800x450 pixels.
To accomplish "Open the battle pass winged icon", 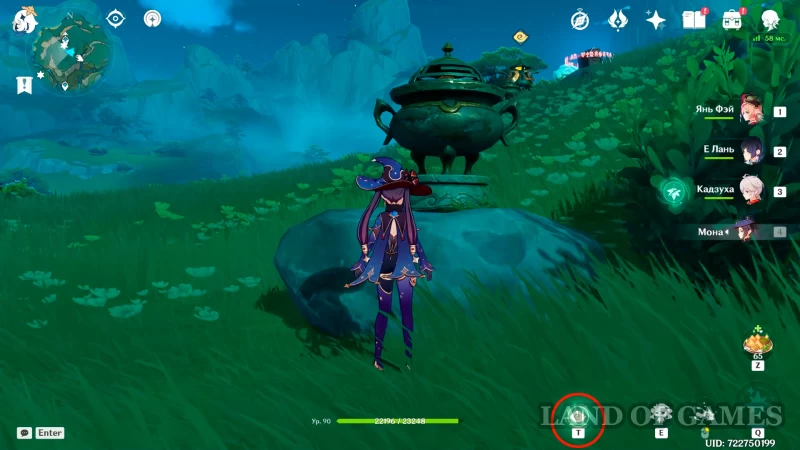I will [x=618, y=20].
